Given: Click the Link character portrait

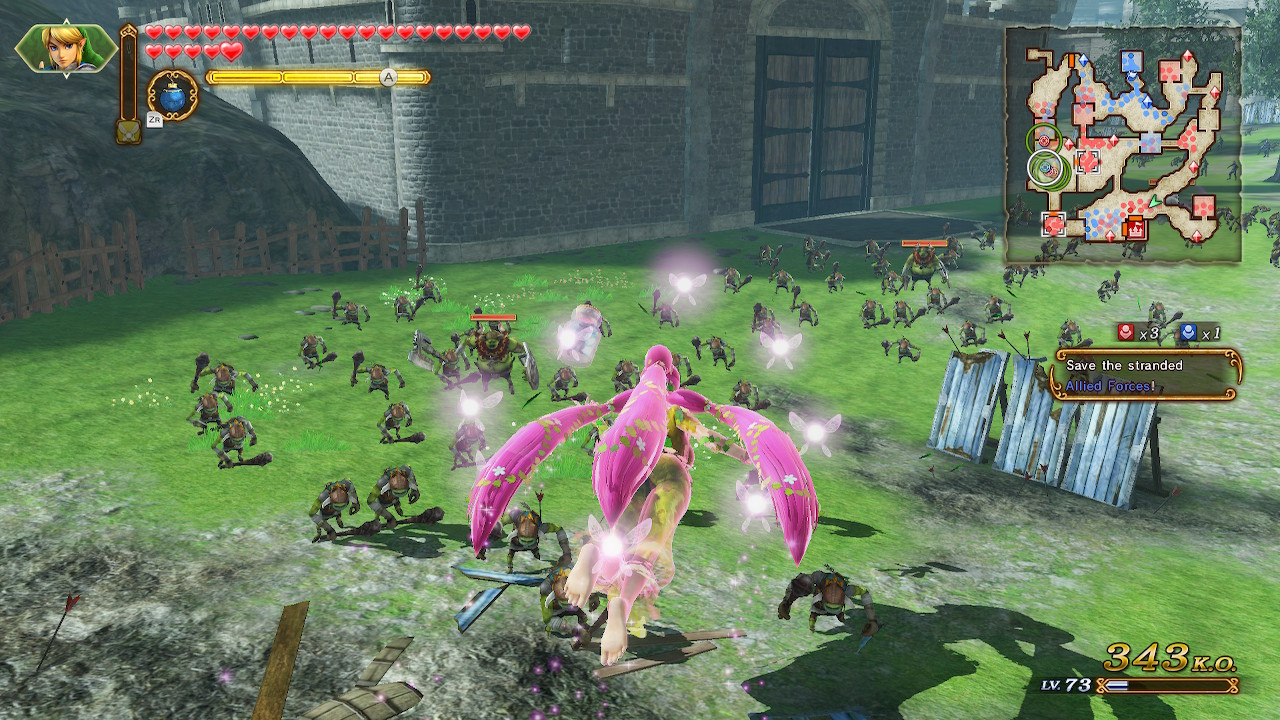Looking at the screenshot, I should 66,48.
